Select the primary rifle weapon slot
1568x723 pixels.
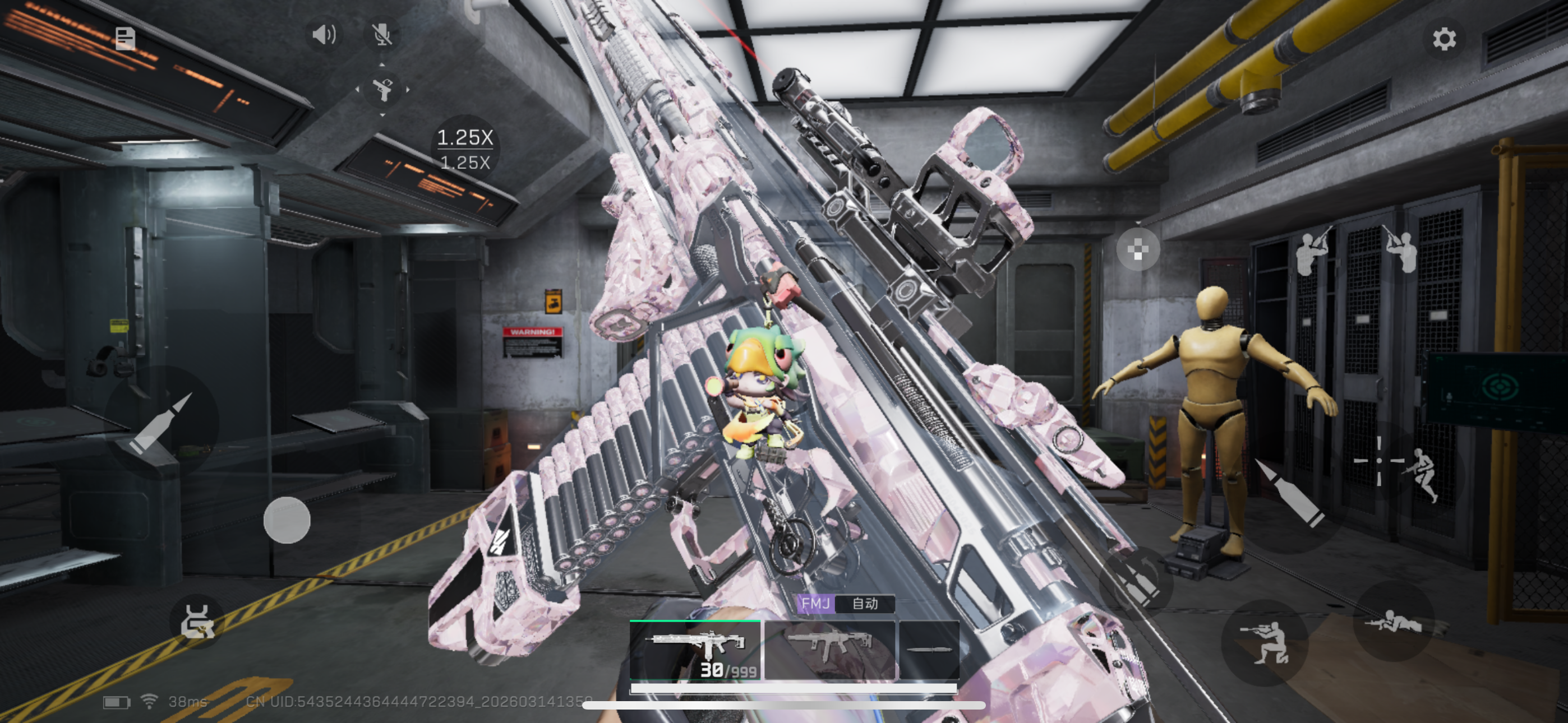(x=695, y=650)
